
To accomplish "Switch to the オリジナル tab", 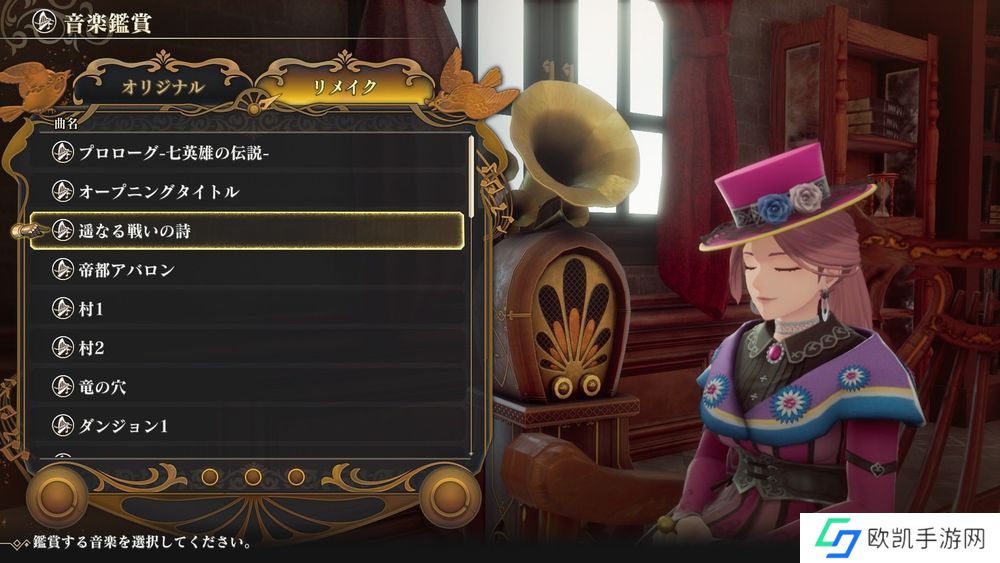I will click(163, 87).
